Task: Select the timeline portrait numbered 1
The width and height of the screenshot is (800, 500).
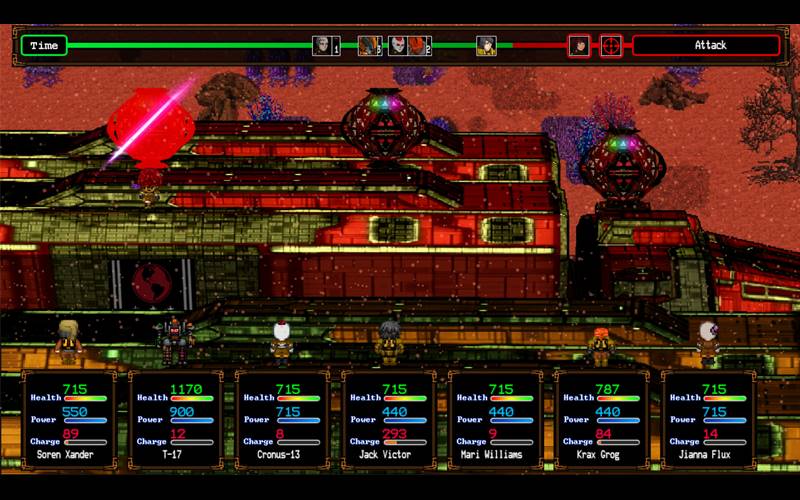Action: click(x=324, y=46)
